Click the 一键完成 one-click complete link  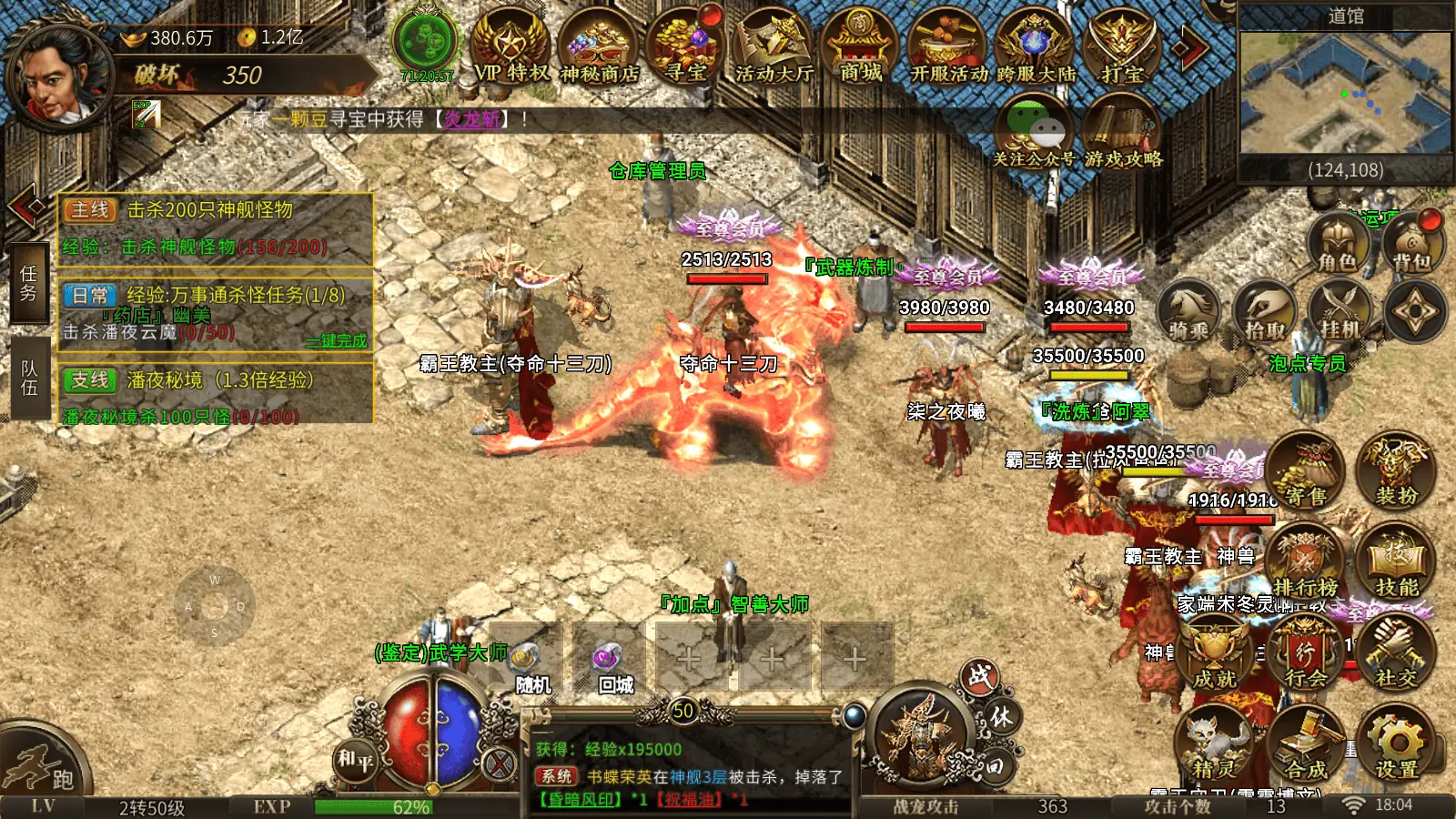coord(337,341)
